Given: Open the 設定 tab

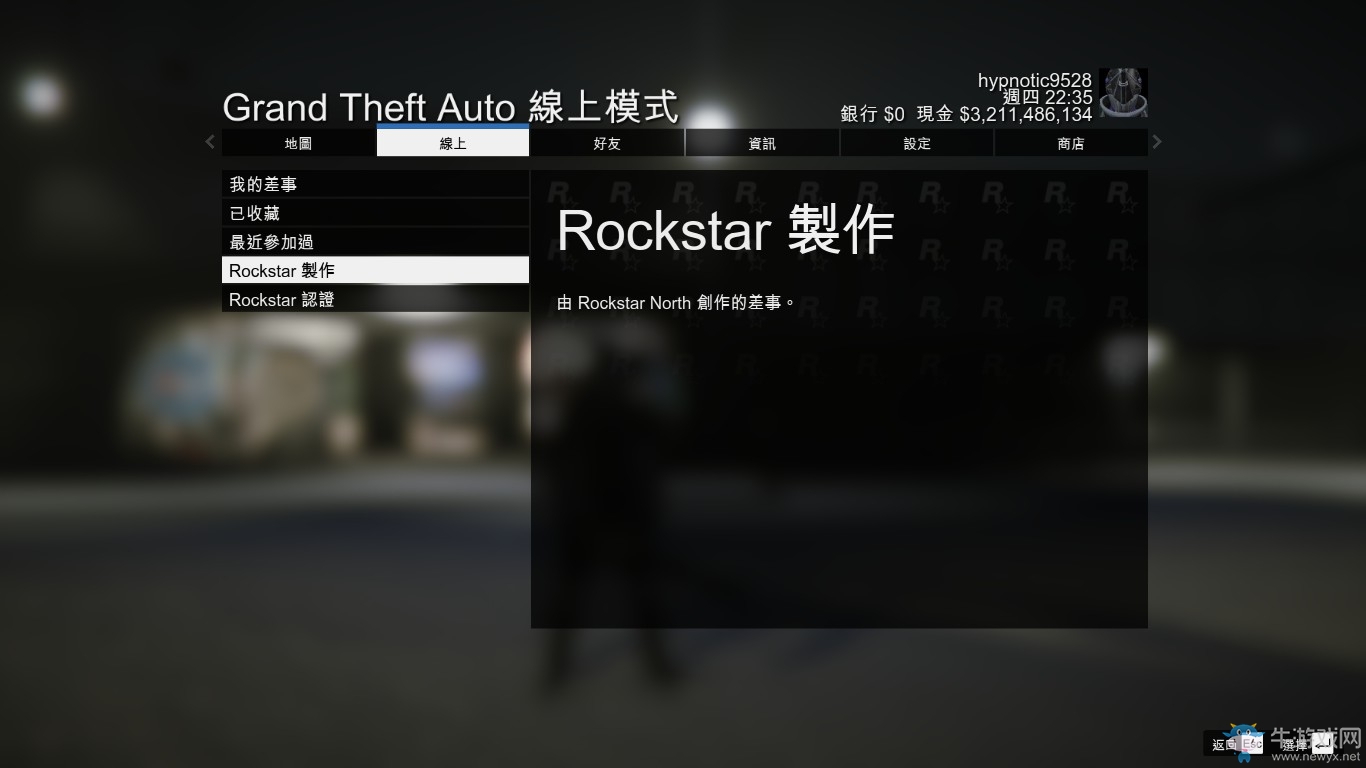Looking at the screenshot, I should pos(916,143).
